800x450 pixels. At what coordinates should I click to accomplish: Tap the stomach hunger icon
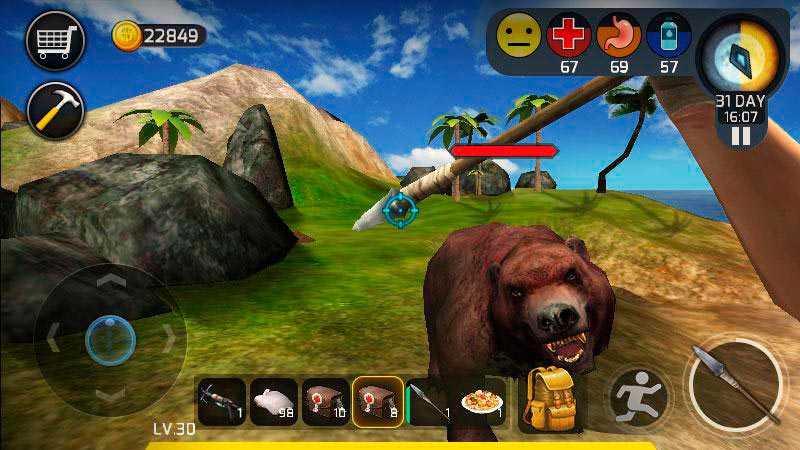pos(619,36)
